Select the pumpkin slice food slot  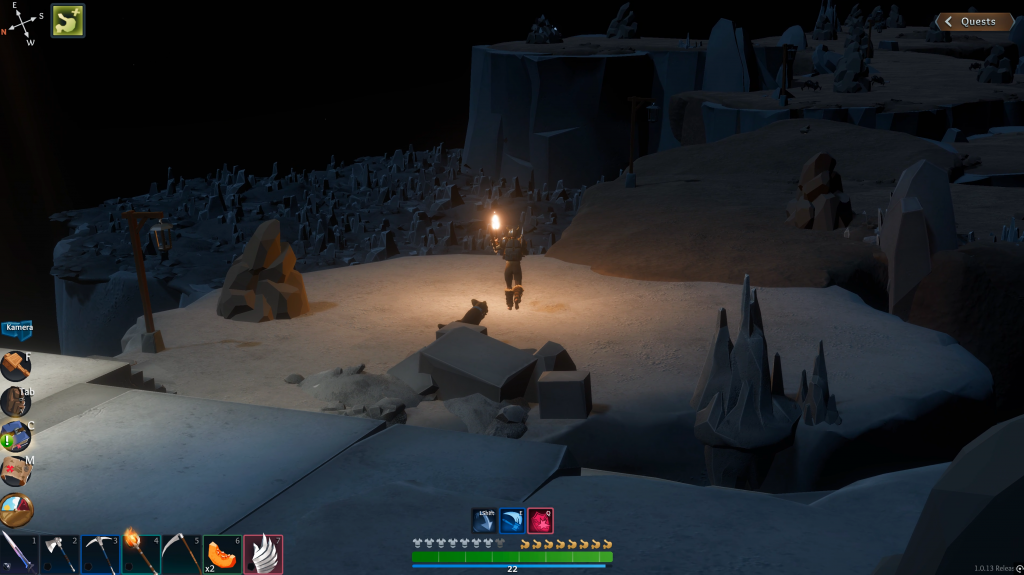222,553
